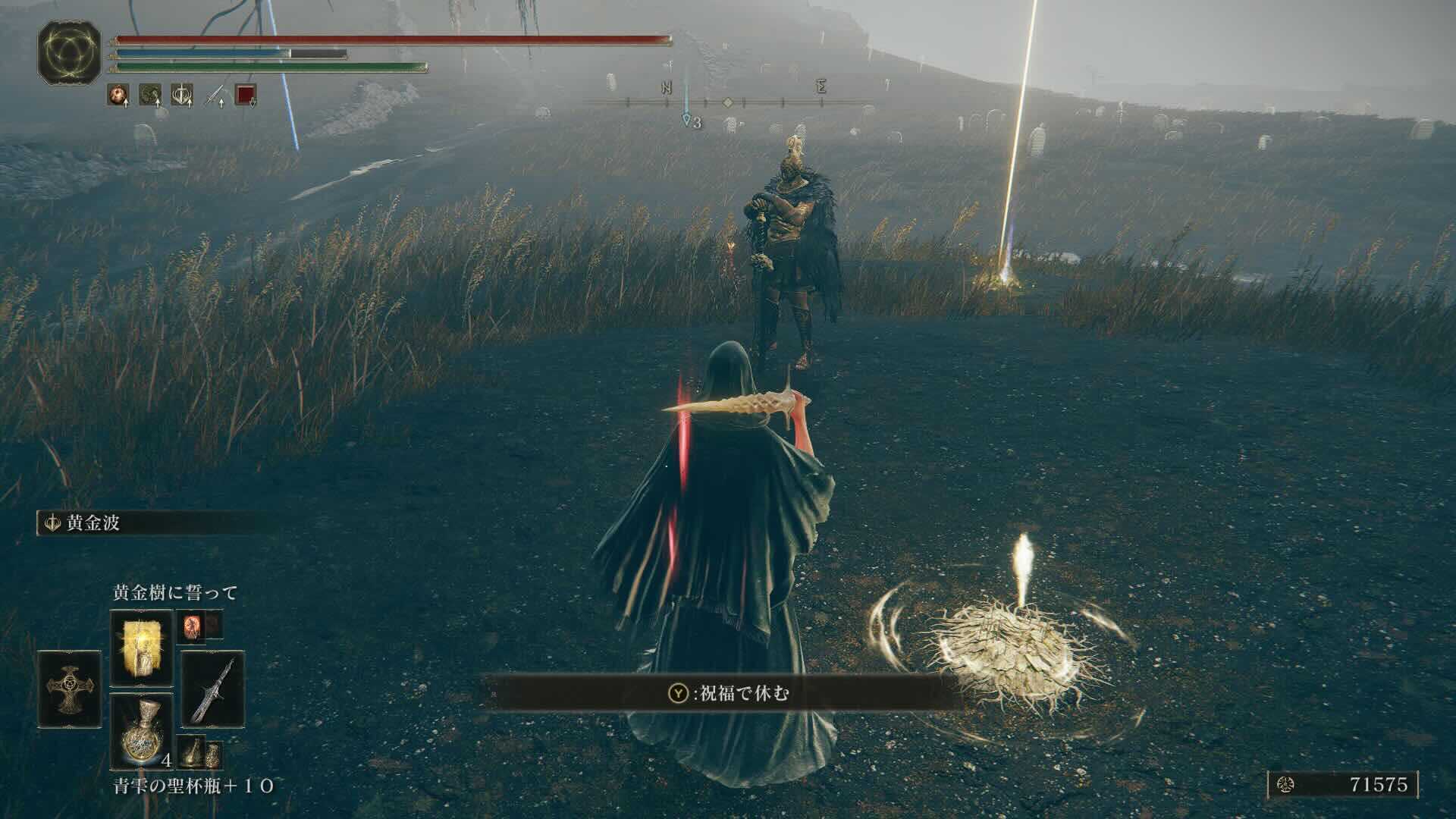Select the first round buff icon under the stat bars
The image size is (1456, 819).
tap(118, 95)
